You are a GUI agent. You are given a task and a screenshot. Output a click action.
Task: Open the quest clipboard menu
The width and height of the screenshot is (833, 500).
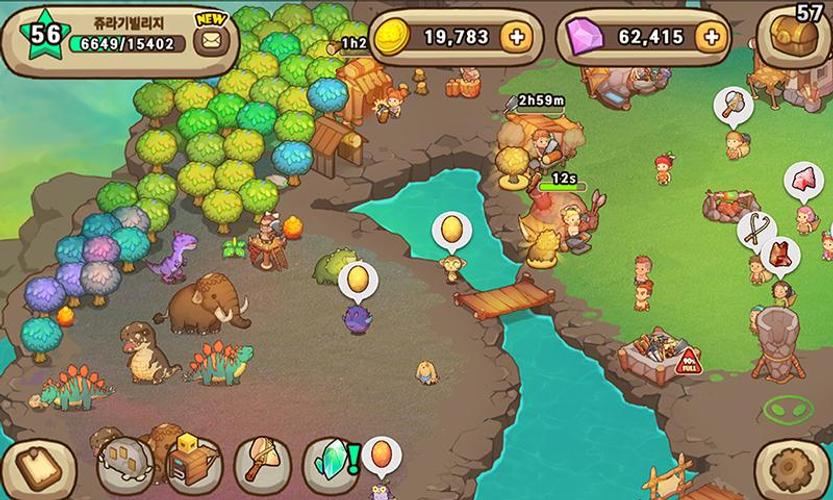point(34,463)
